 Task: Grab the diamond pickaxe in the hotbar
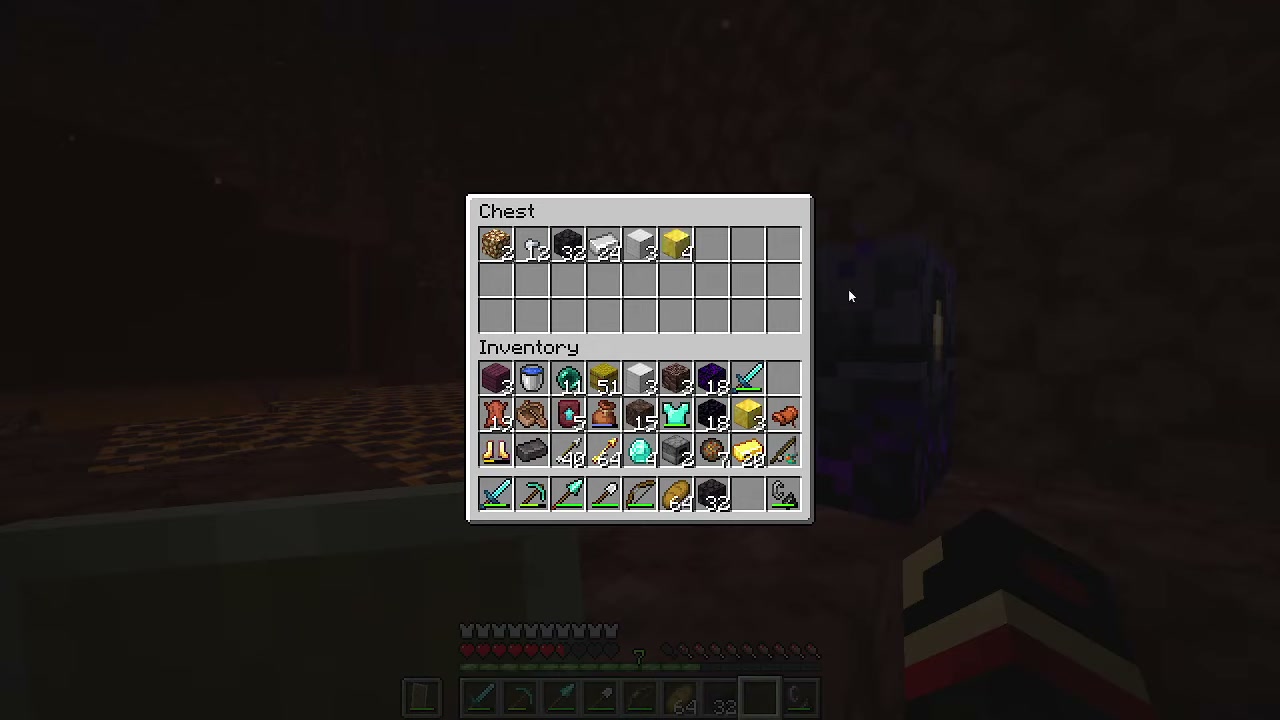[x=533, y=494]
